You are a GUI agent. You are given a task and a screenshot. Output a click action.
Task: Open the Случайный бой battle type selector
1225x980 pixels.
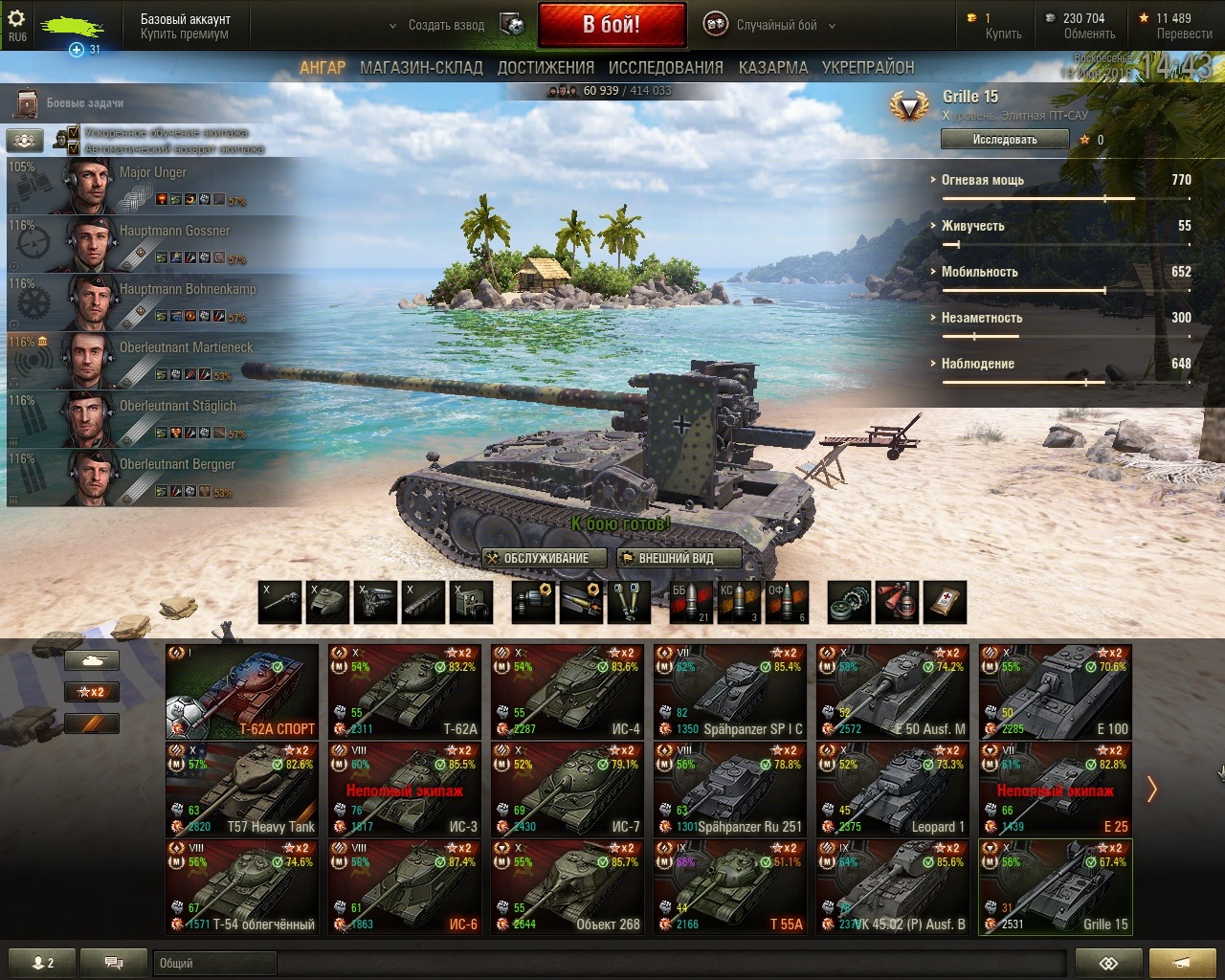(776, 25)
